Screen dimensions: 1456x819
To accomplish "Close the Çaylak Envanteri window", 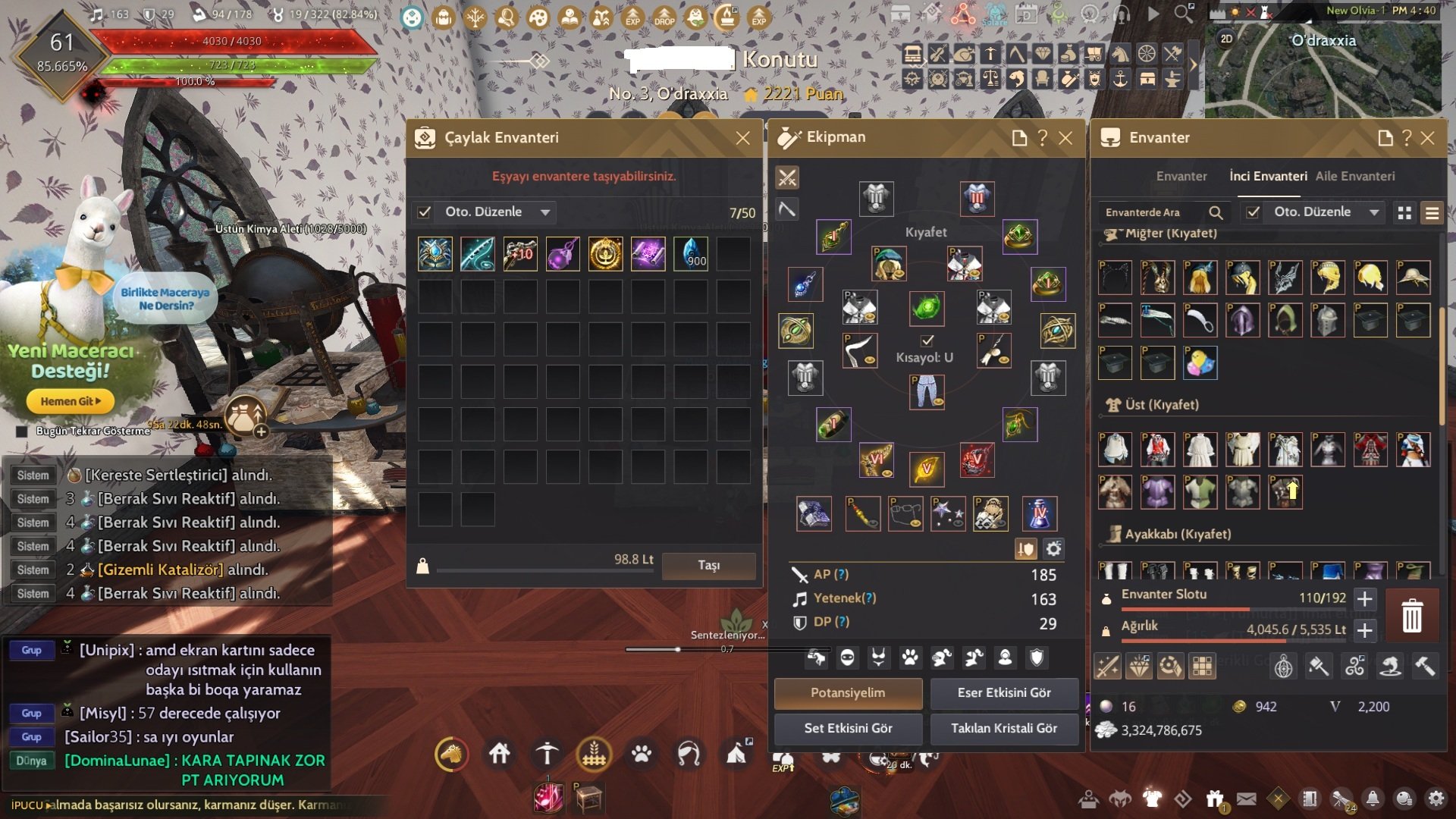I will (x=742, y=138).
